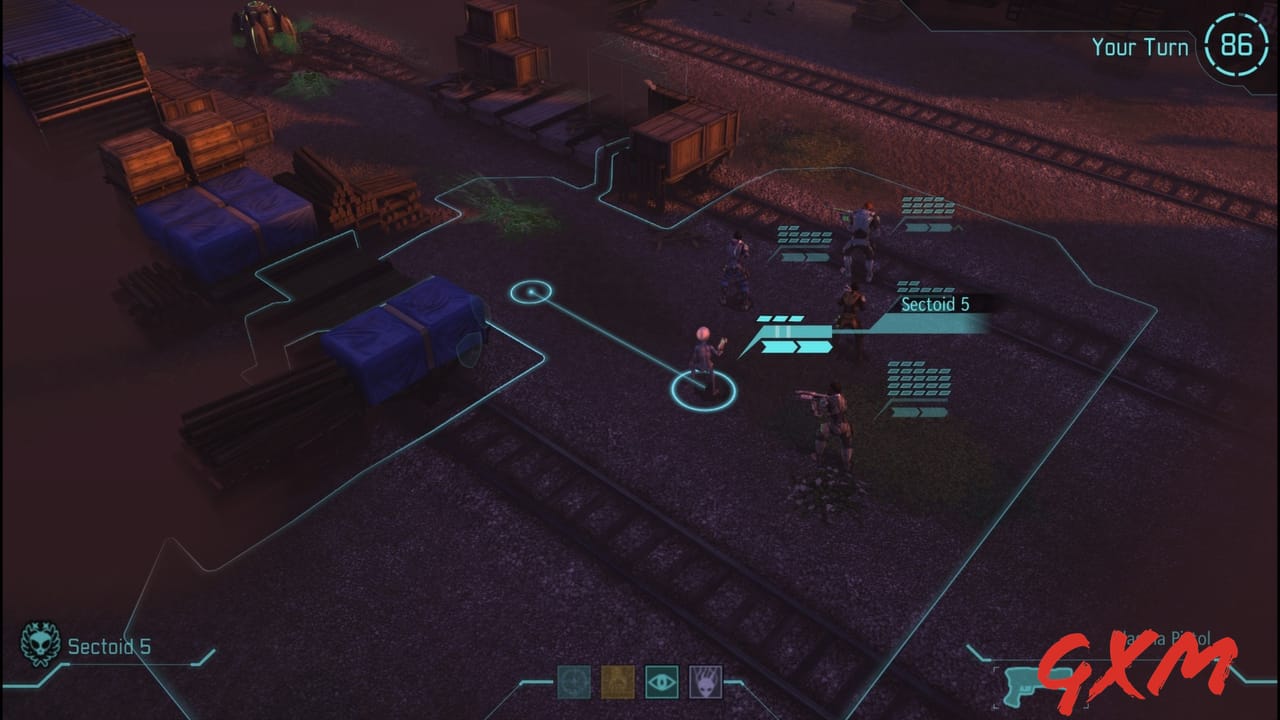The height and width of the screenshot is (720, 1280).
Task: Click the movement destination waypoint circle
Action: point(533,290)
